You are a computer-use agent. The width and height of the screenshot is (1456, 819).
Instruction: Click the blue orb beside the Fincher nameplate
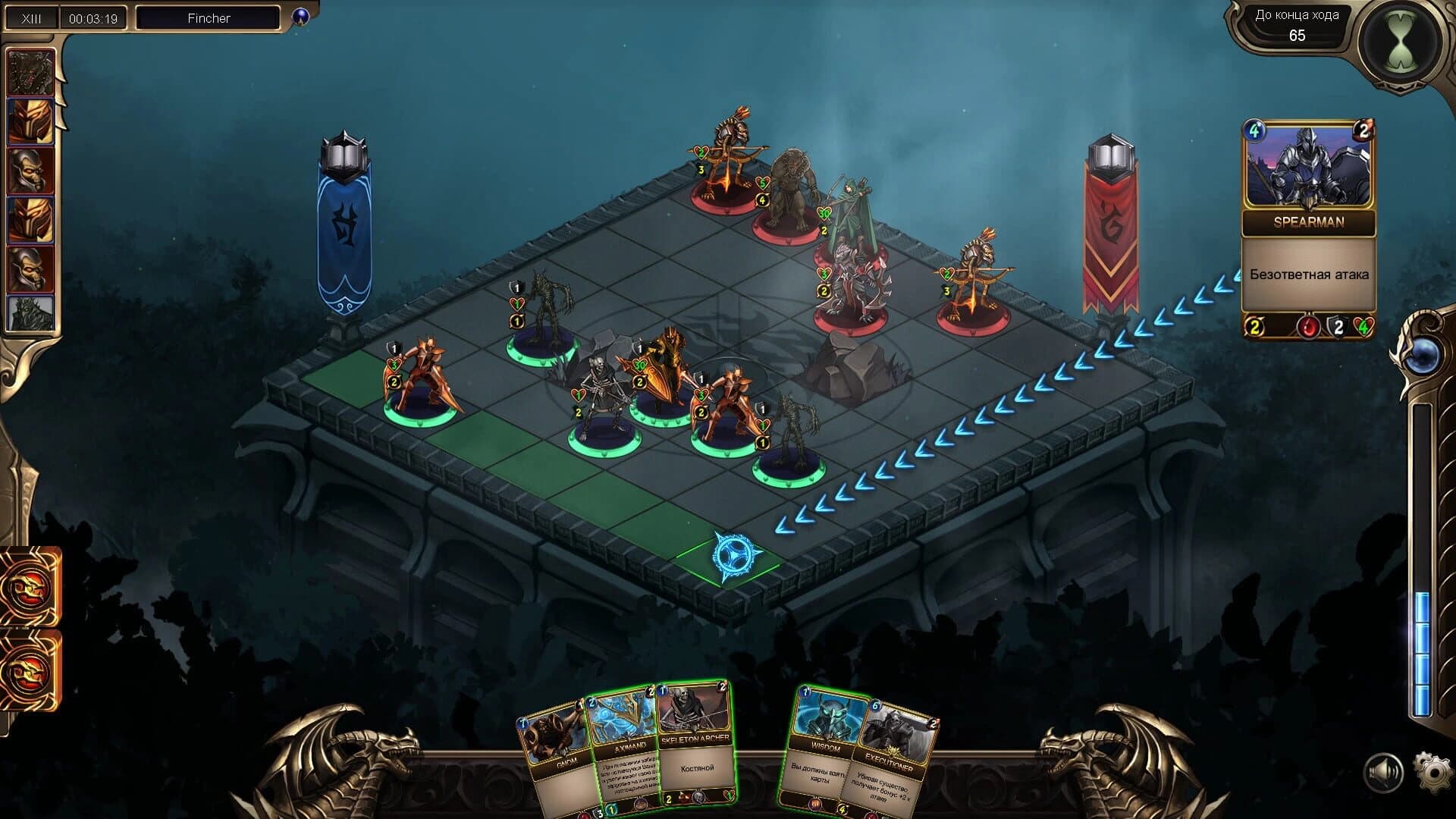click(302, 17)
